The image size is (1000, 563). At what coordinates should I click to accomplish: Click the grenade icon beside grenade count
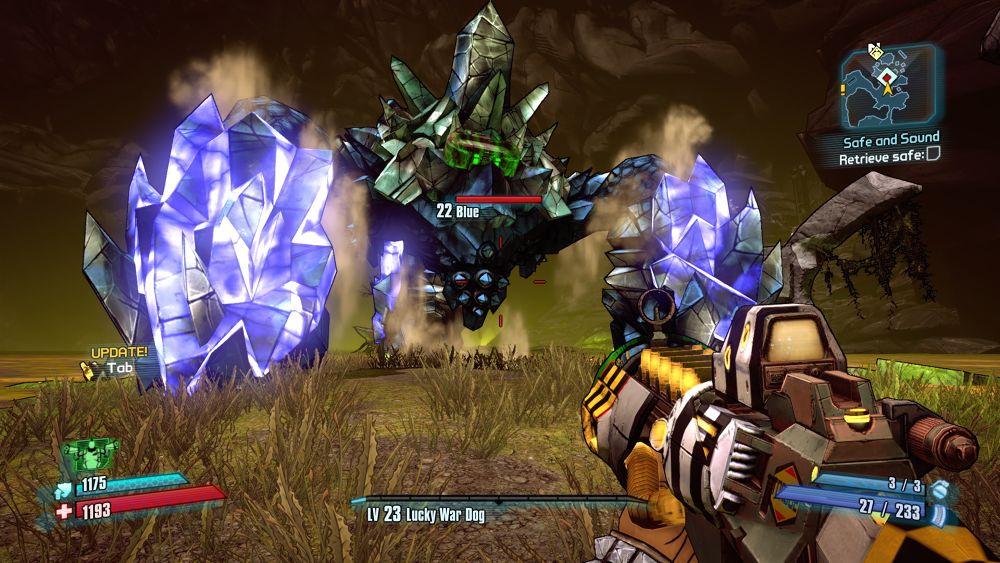(x=939, y=488)
